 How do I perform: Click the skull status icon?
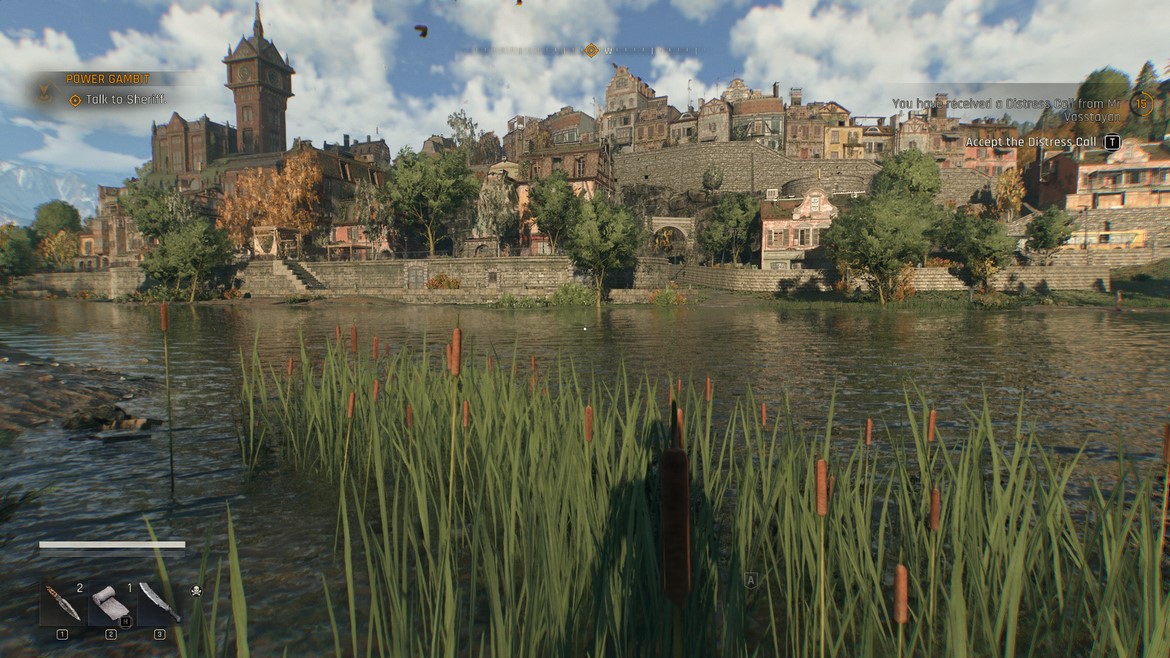coord(196,590)
